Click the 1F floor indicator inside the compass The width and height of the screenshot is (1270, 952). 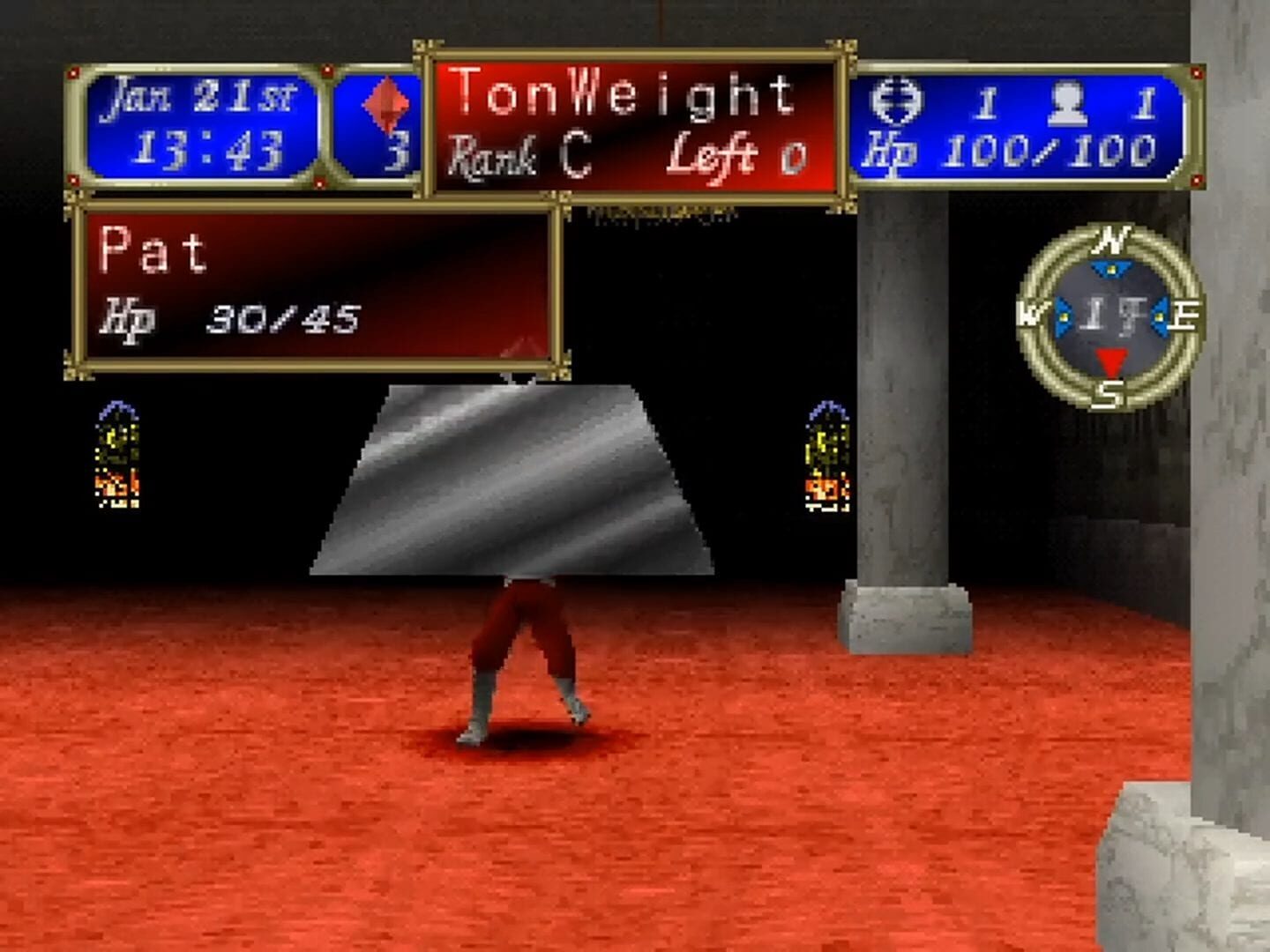[x=1109, y=316]
